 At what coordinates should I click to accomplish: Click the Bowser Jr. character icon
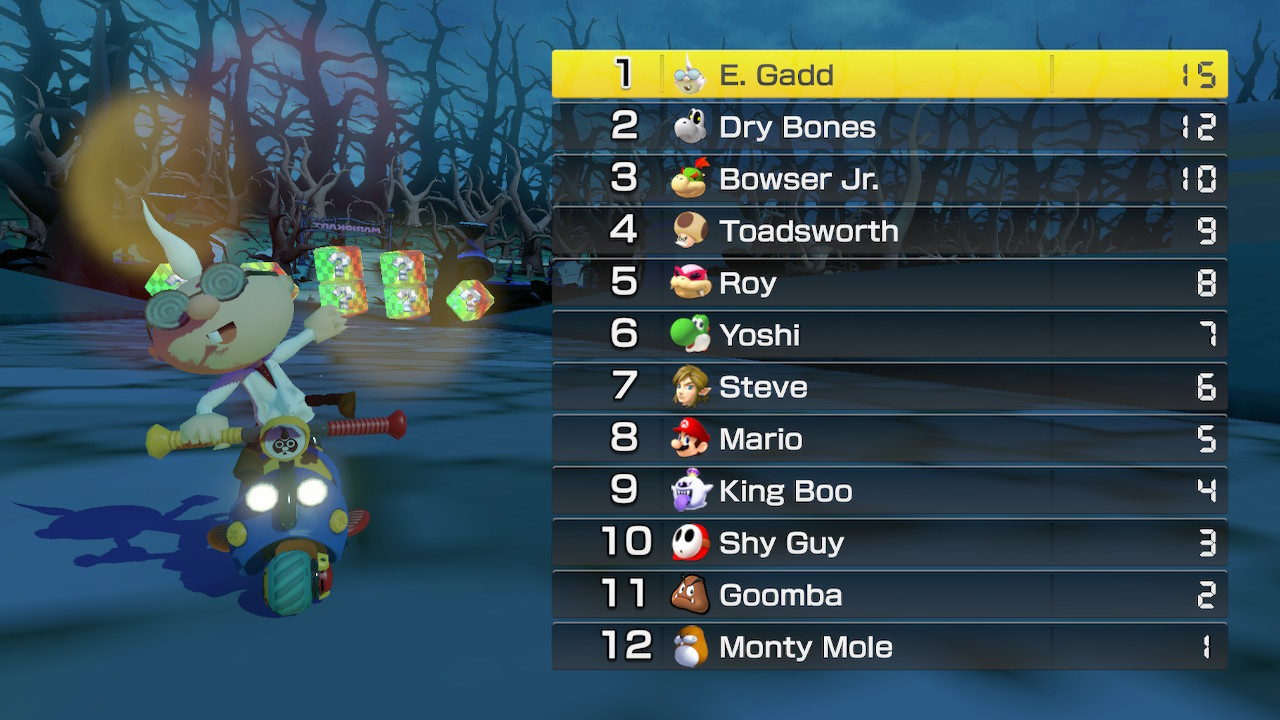coord(692,179)
